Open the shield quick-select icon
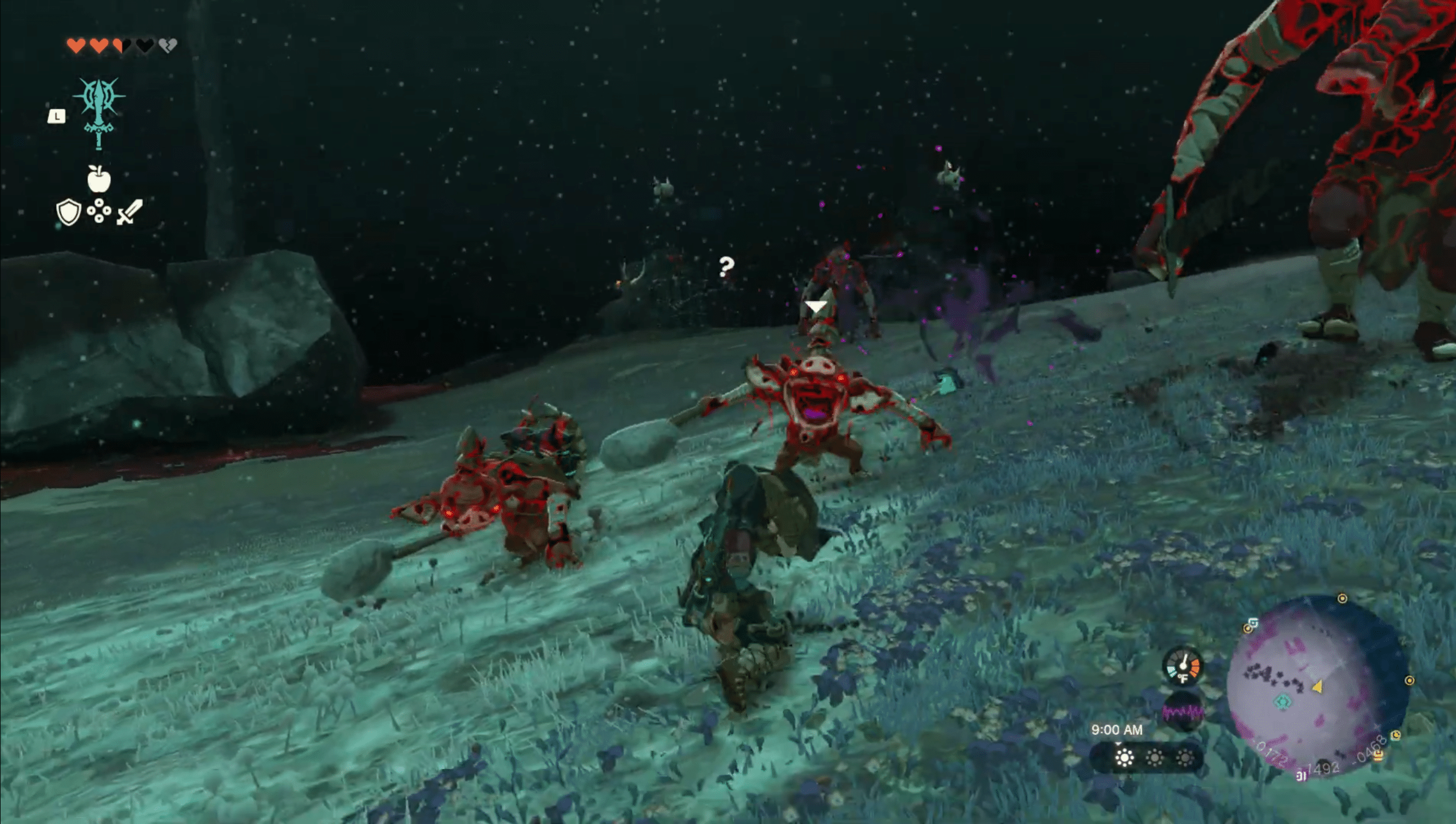The image size is (1456, 824). click(x=68, y=212)
